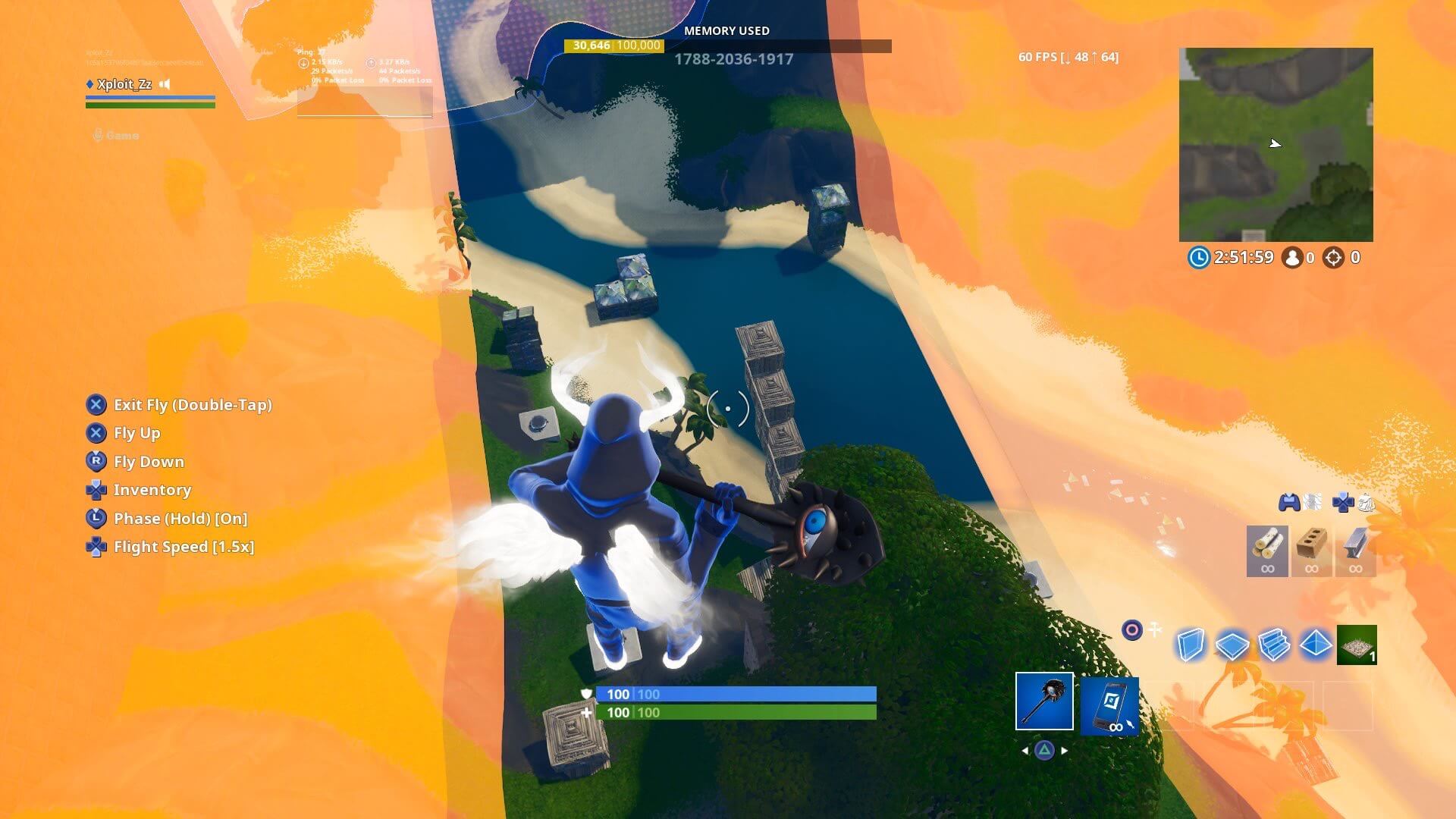Switch to the Creative phone tool slot
The width and height of the screenshot is (1456, 819).
pyautogui.click(x=1112, y=707)
